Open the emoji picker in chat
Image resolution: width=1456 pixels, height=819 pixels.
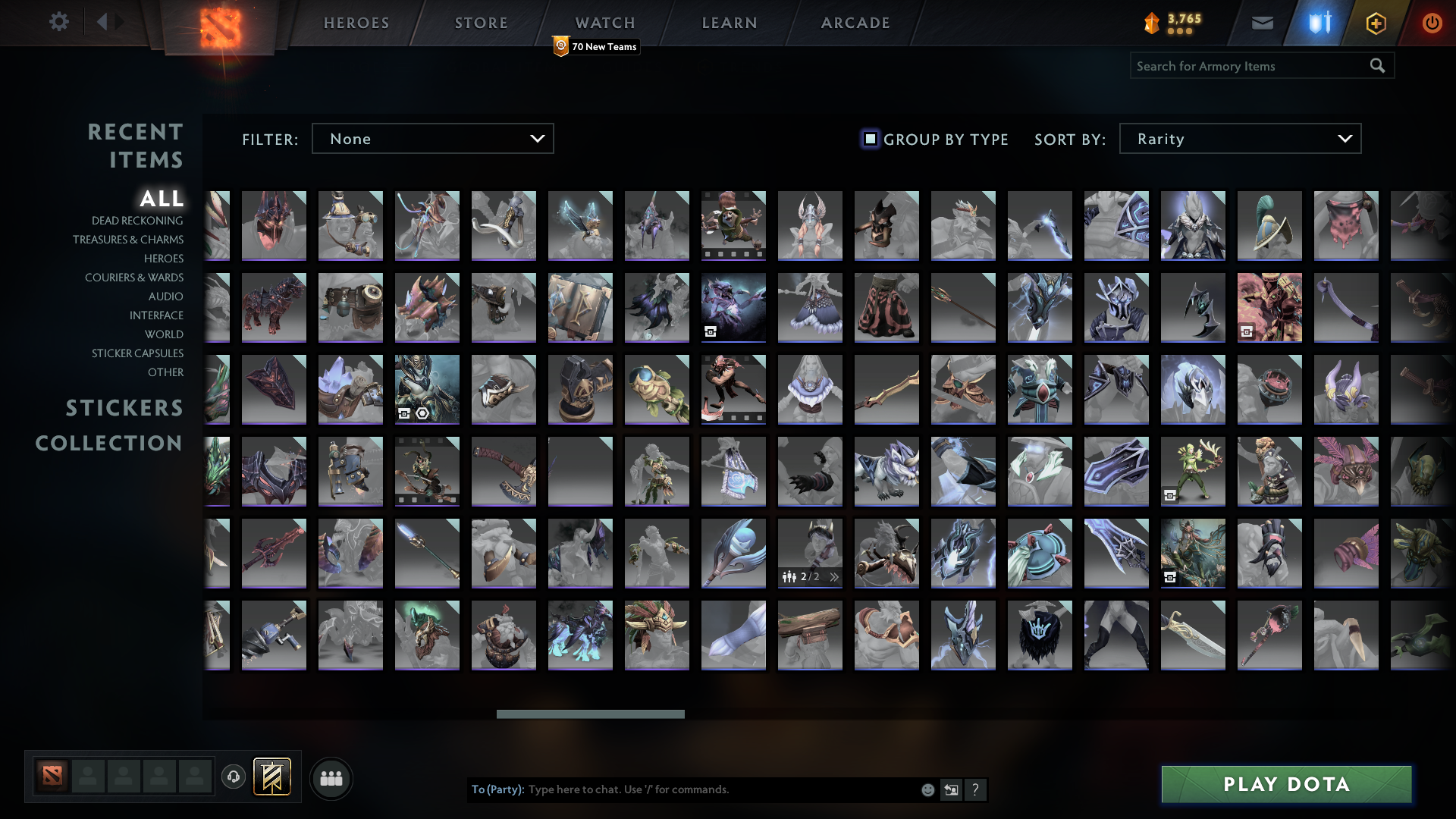pos(927,789)
